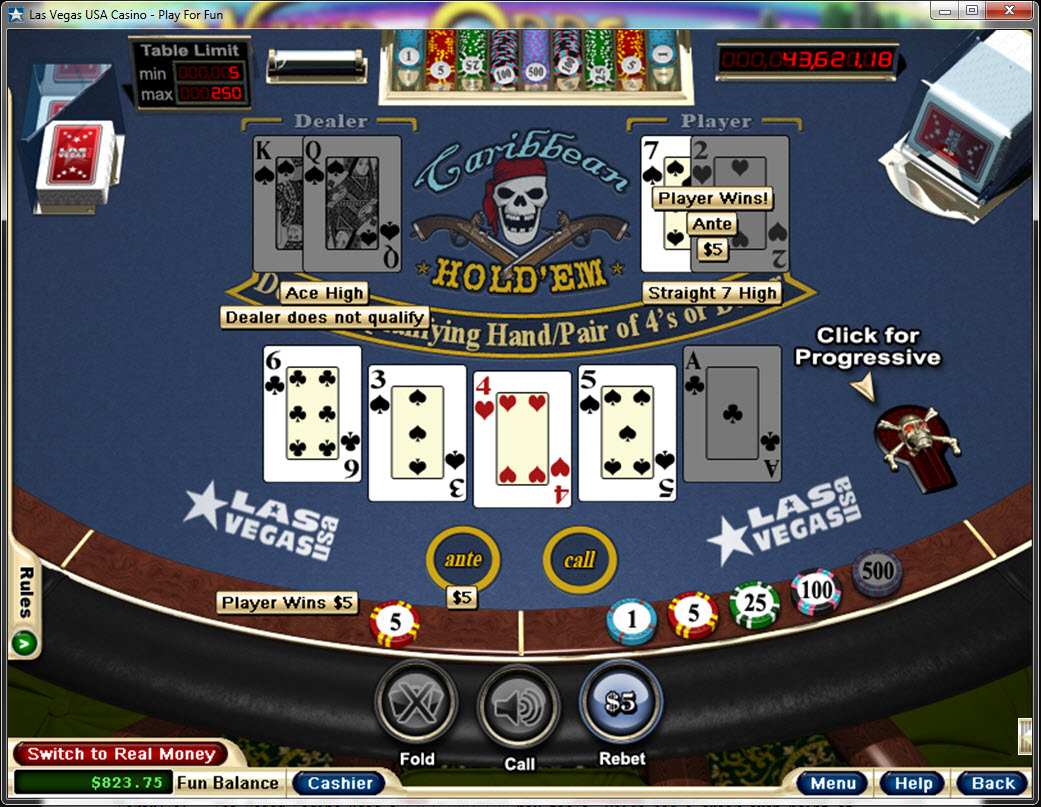Go Back to the lobby

coord(992,783)
